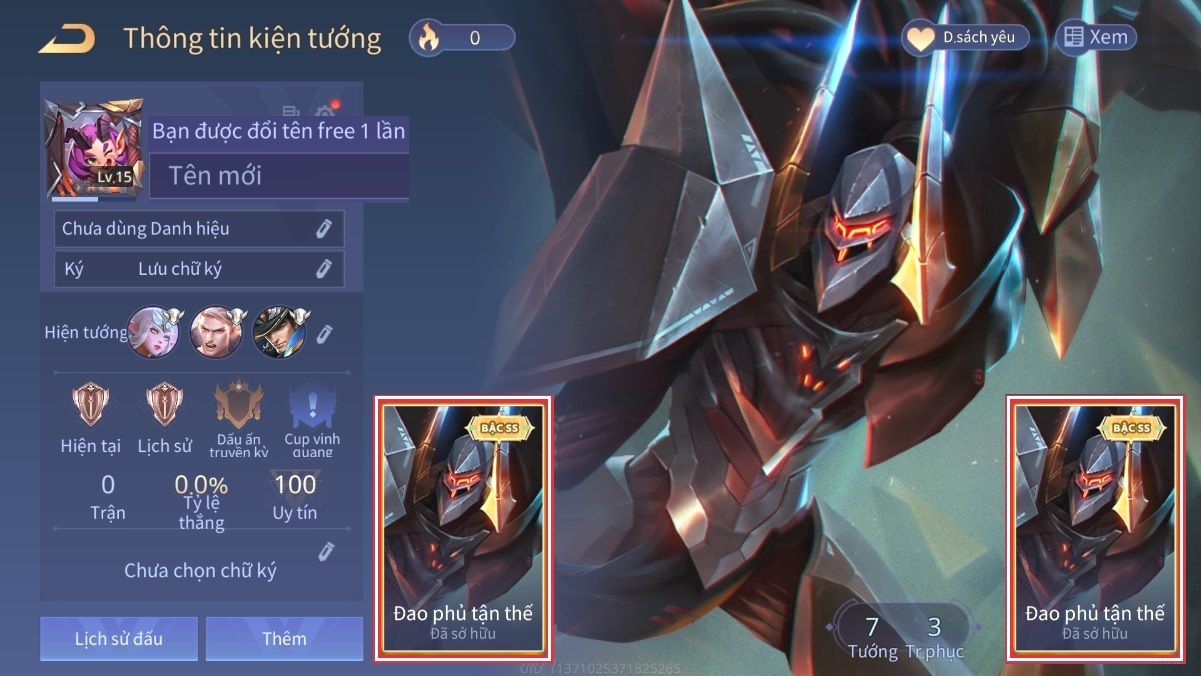View the Lịch sử rank badge

[x=164, y=407]
